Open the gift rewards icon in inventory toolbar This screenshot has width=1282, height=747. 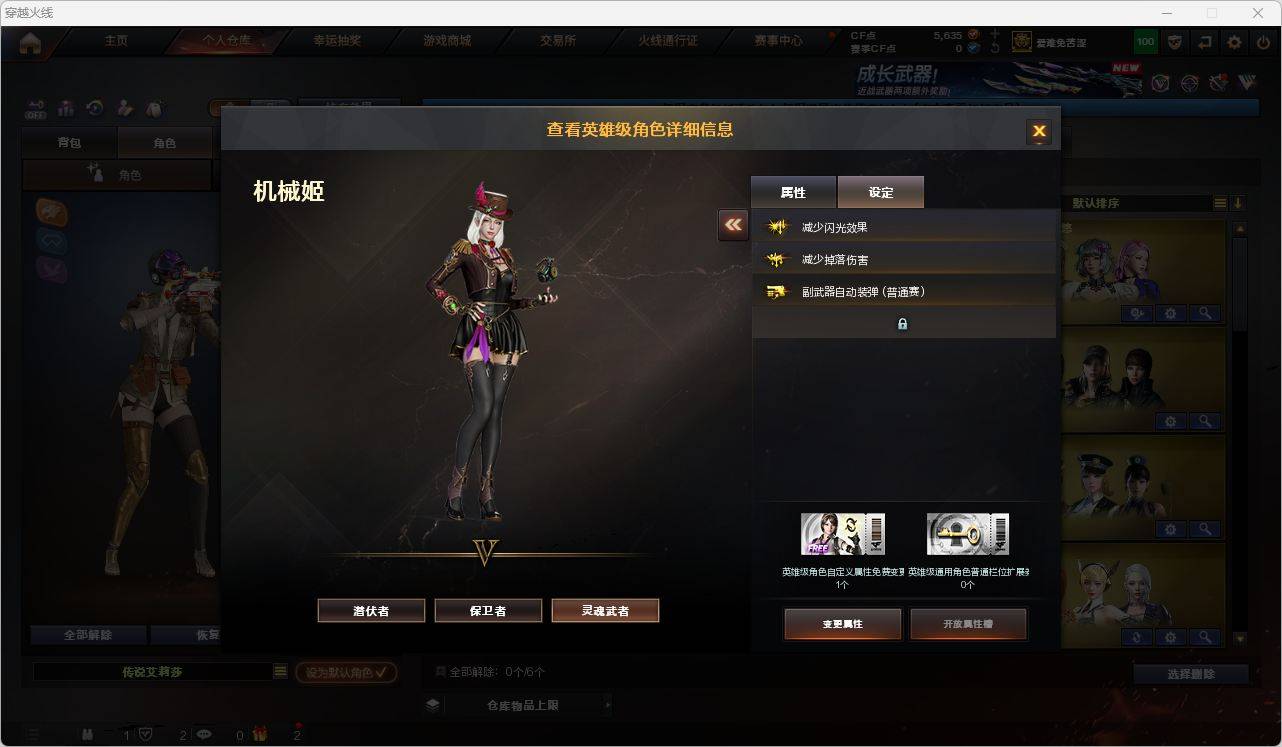(x=66, y=108)
